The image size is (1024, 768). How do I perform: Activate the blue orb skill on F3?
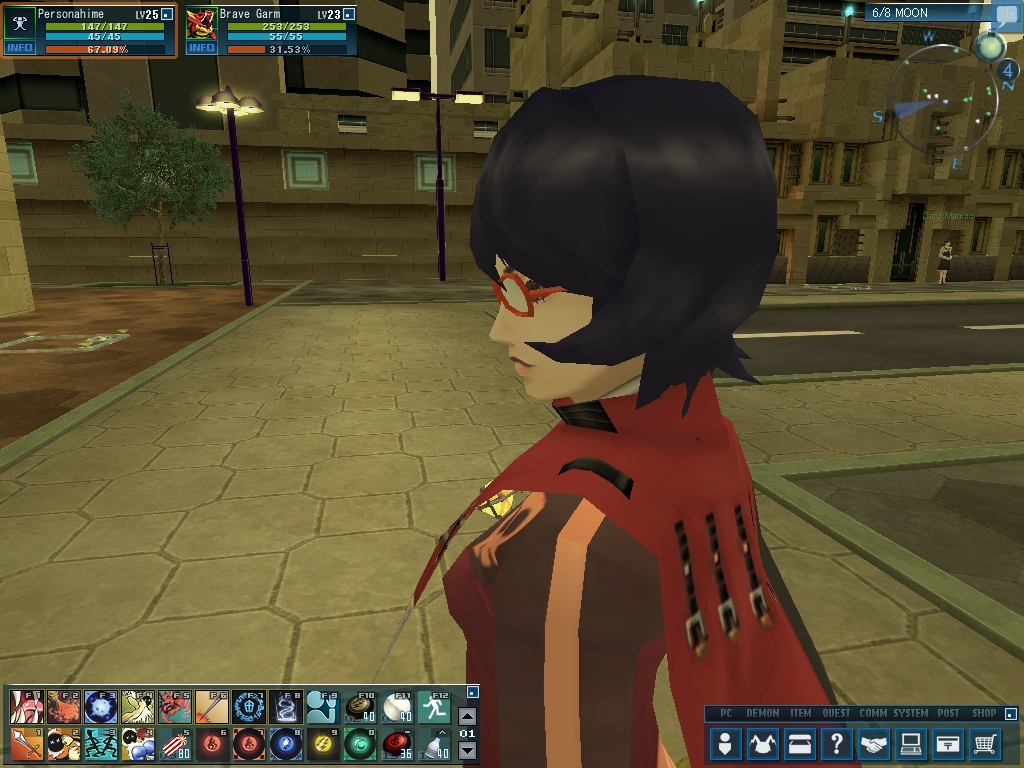pos(101,706)
